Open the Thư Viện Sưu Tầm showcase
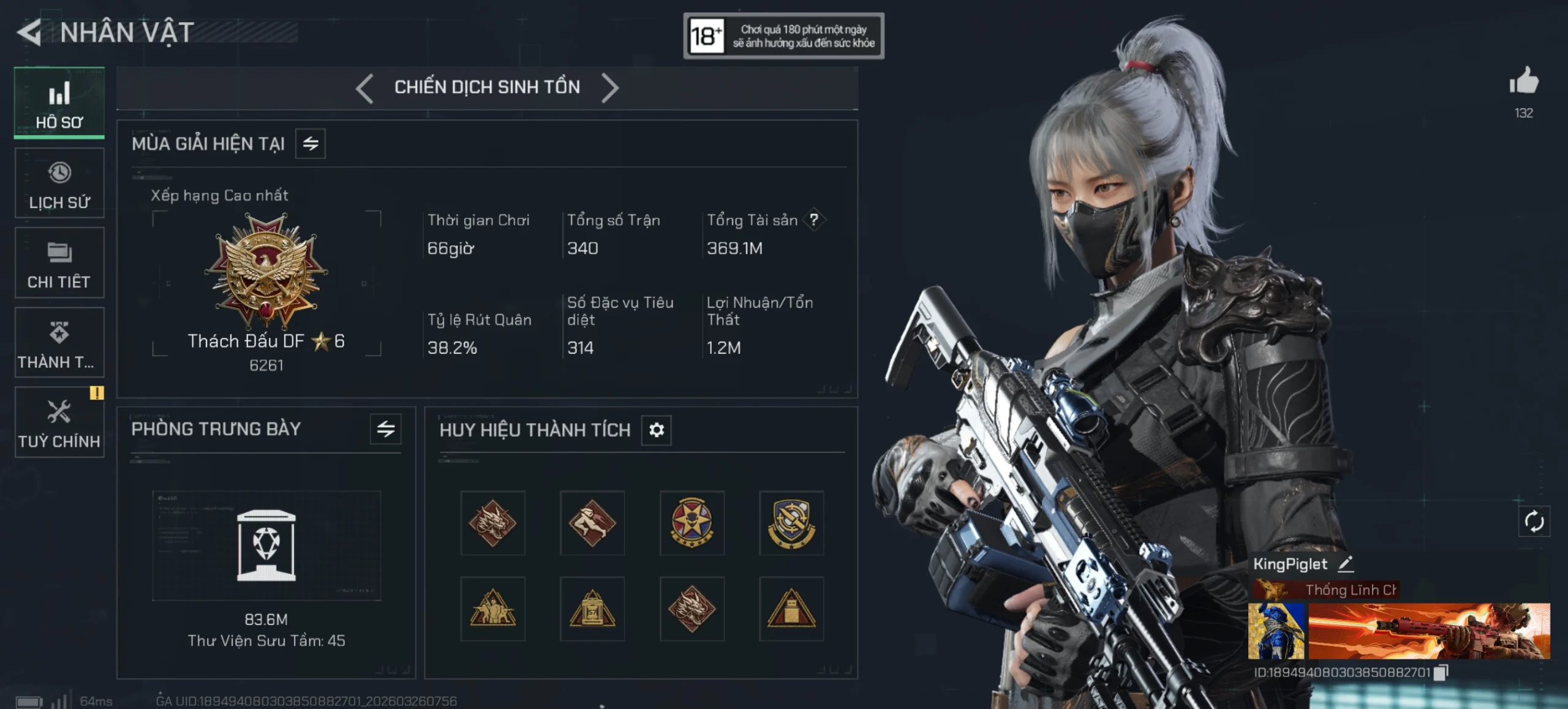The image size is (1568, 709). pos(266,546)
